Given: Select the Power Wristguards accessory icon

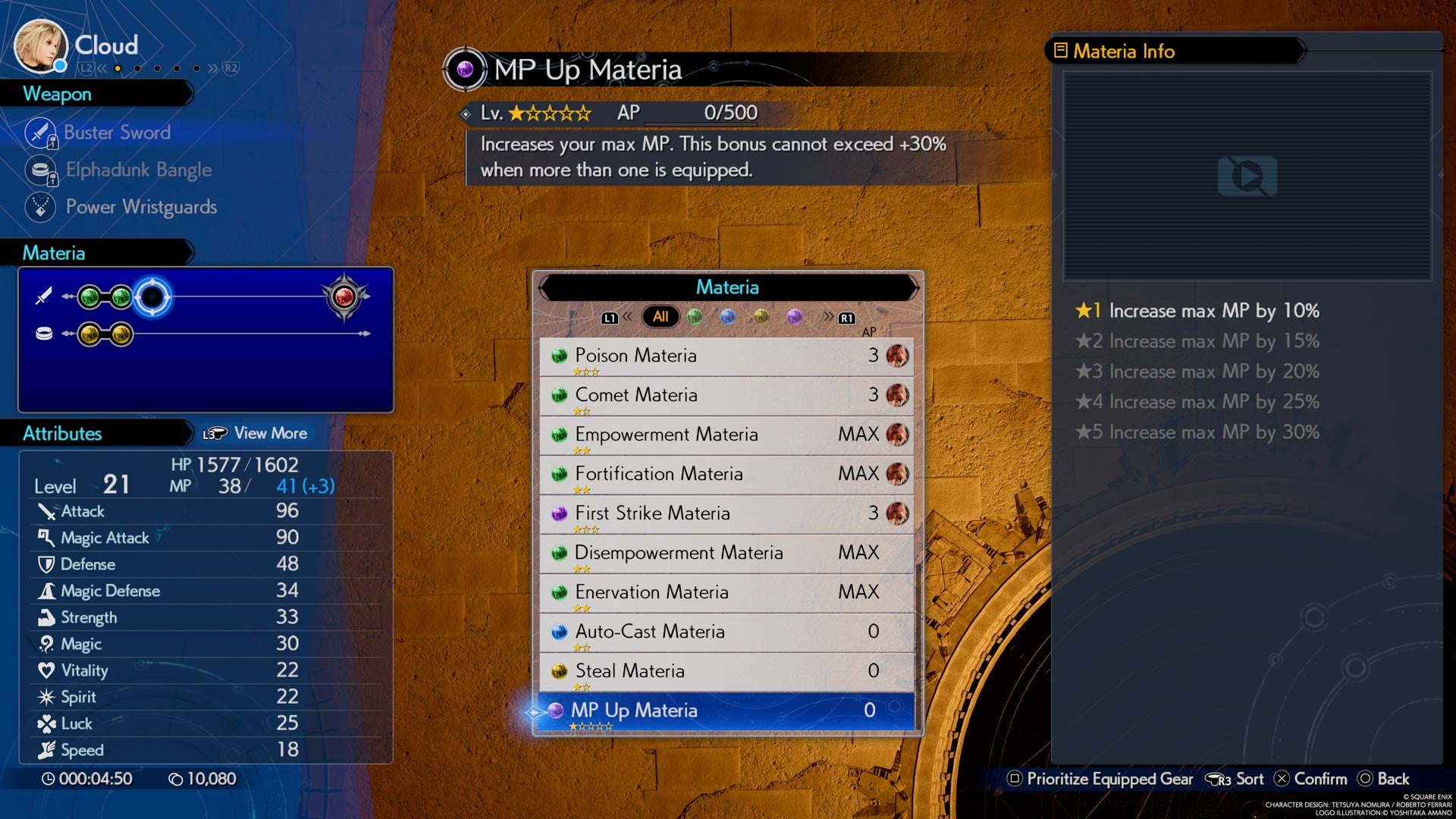Looking at the screenshot, I should click(x=39, y=207).
